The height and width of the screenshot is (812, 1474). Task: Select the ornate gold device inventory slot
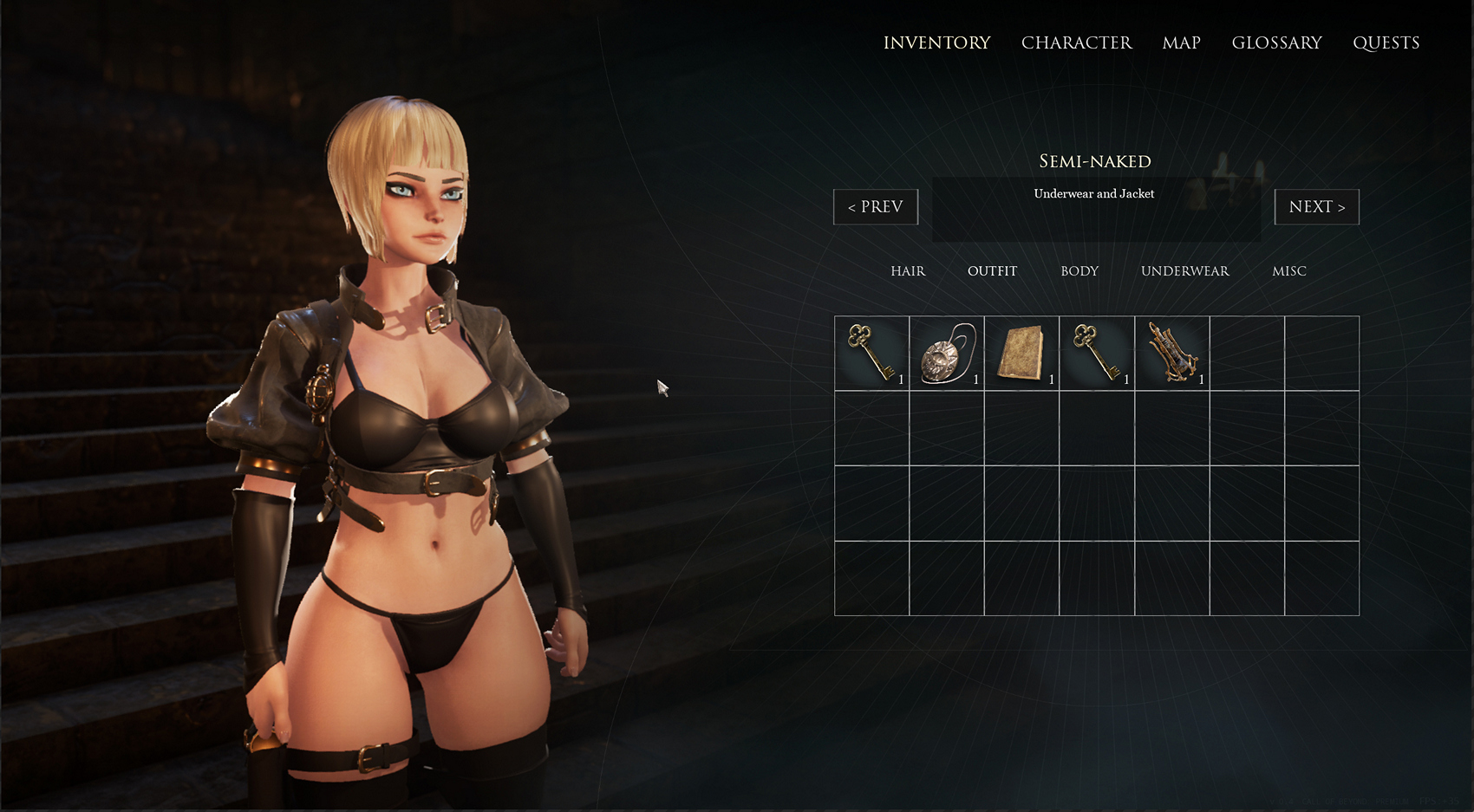[x=1171, y=354]
